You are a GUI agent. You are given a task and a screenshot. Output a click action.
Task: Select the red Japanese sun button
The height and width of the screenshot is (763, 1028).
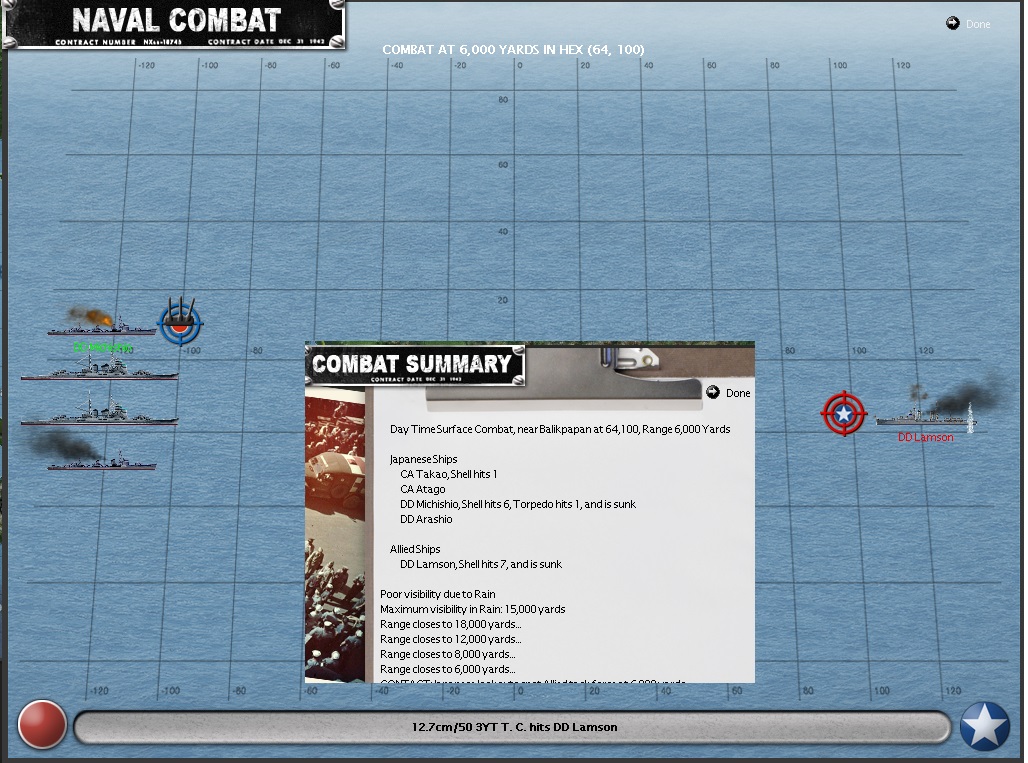pos(42,726)
